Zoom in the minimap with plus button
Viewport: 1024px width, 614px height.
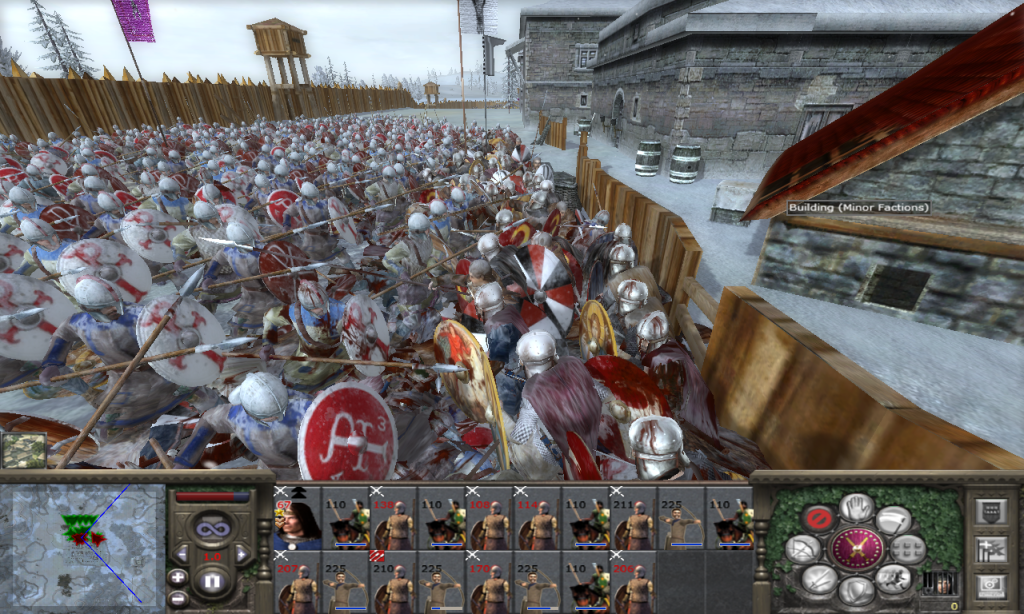177,577
